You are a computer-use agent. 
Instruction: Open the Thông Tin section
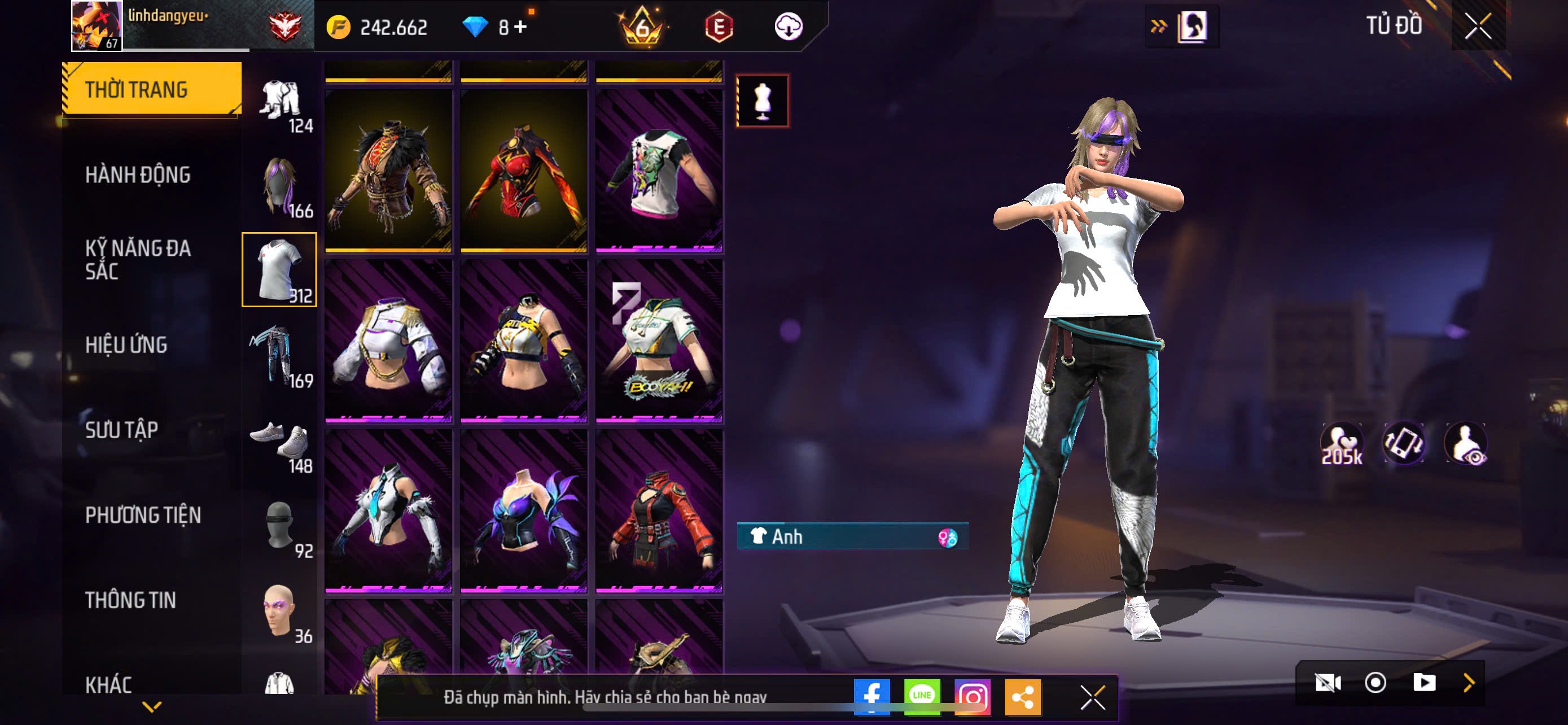pos(130,600)
